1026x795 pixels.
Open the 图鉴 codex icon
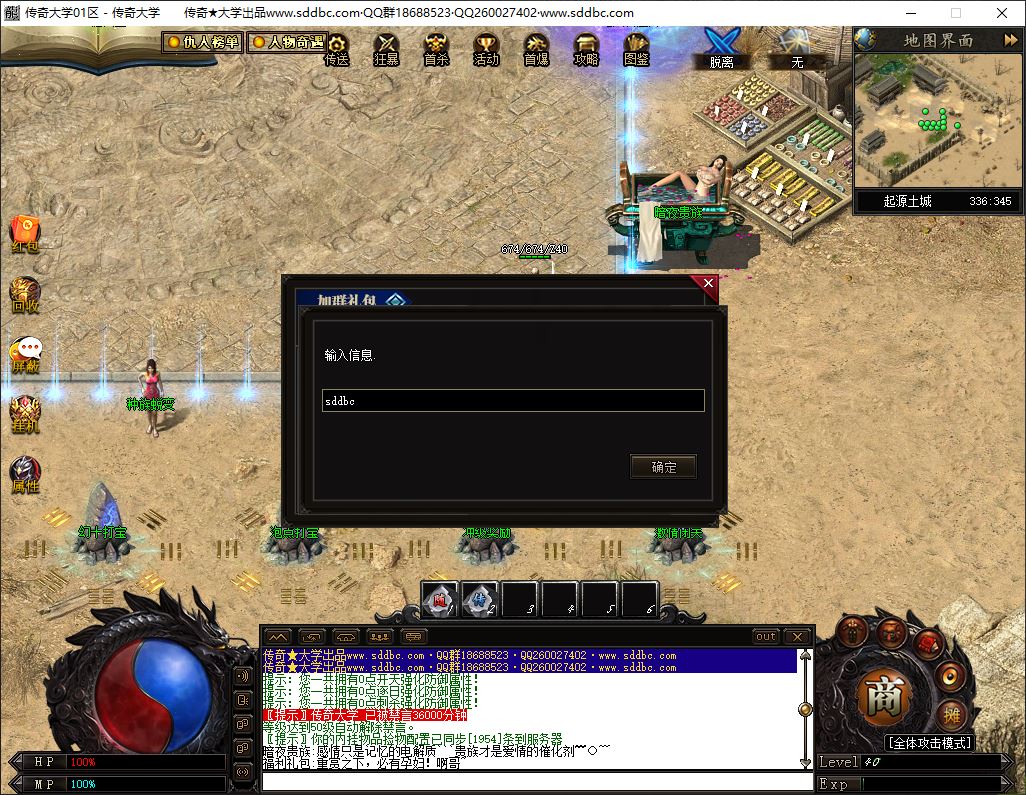tap(636, 48)
